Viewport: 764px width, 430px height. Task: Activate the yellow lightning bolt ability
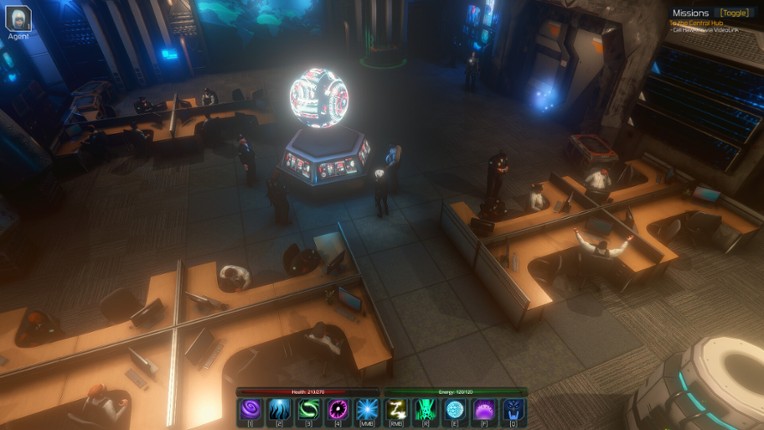tap(397, 409)
